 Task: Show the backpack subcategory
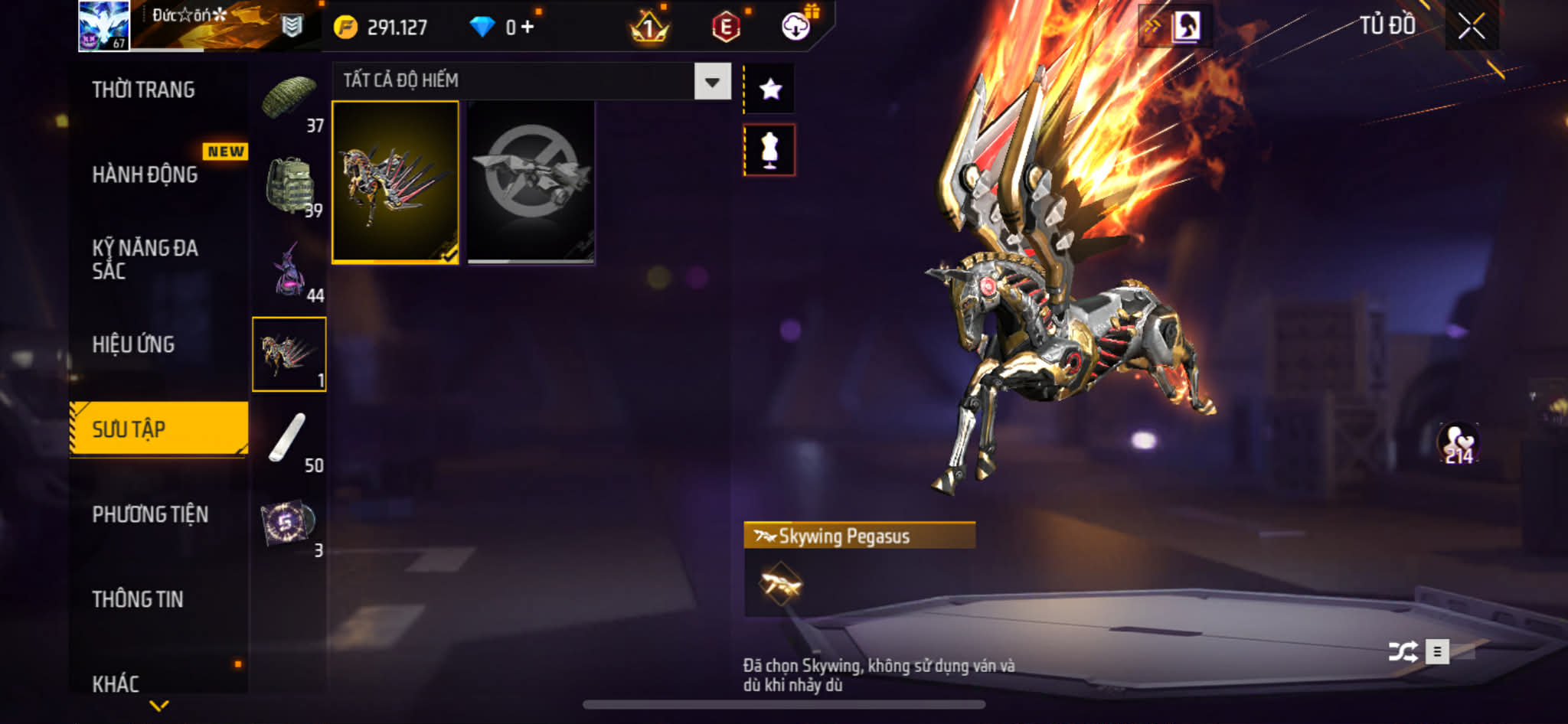click(289, 186)
